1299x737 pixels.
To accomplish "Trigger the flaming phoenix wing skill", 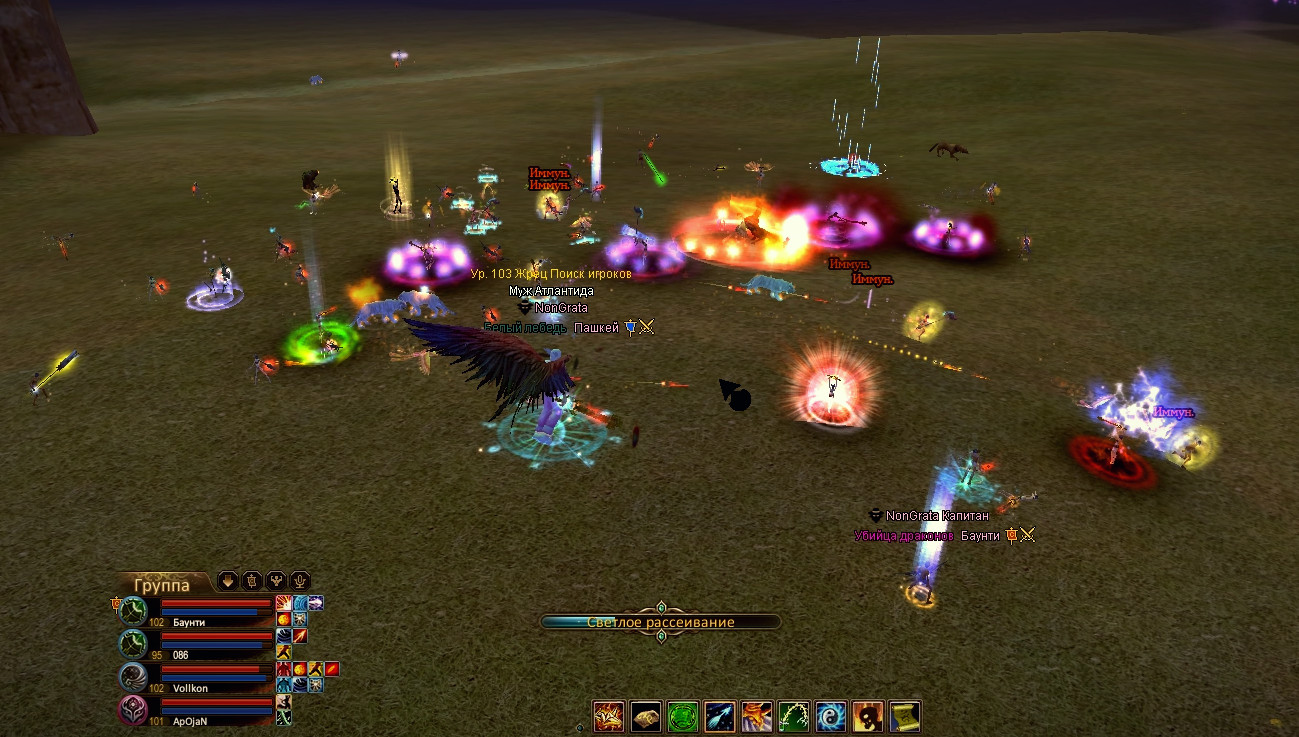I will [757, 716].
